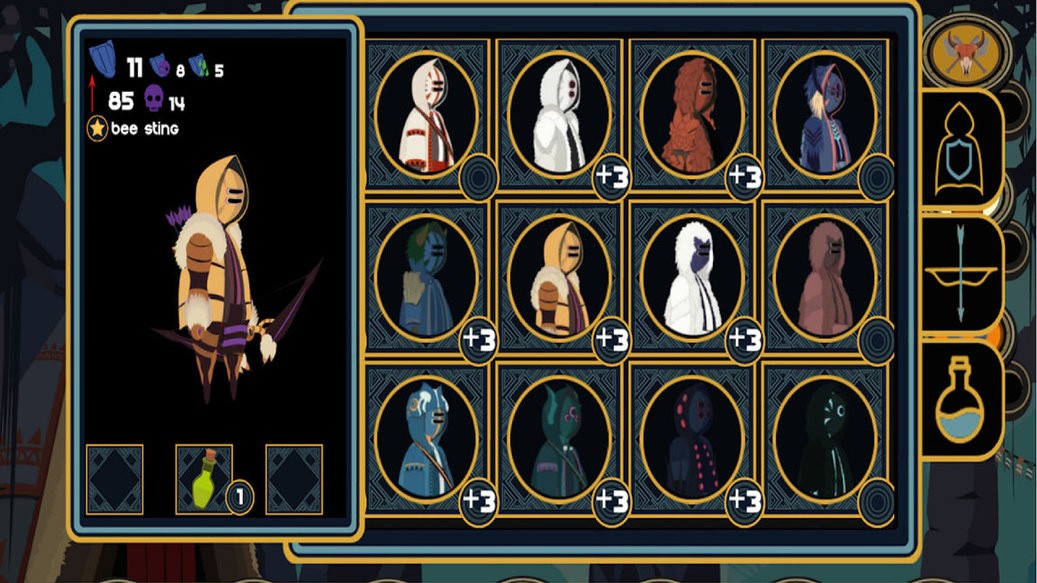Select the white and red patterned cloak
The height and width of the screenshot is (583, 1037).
pyautogui.click(x=426, y=113)
